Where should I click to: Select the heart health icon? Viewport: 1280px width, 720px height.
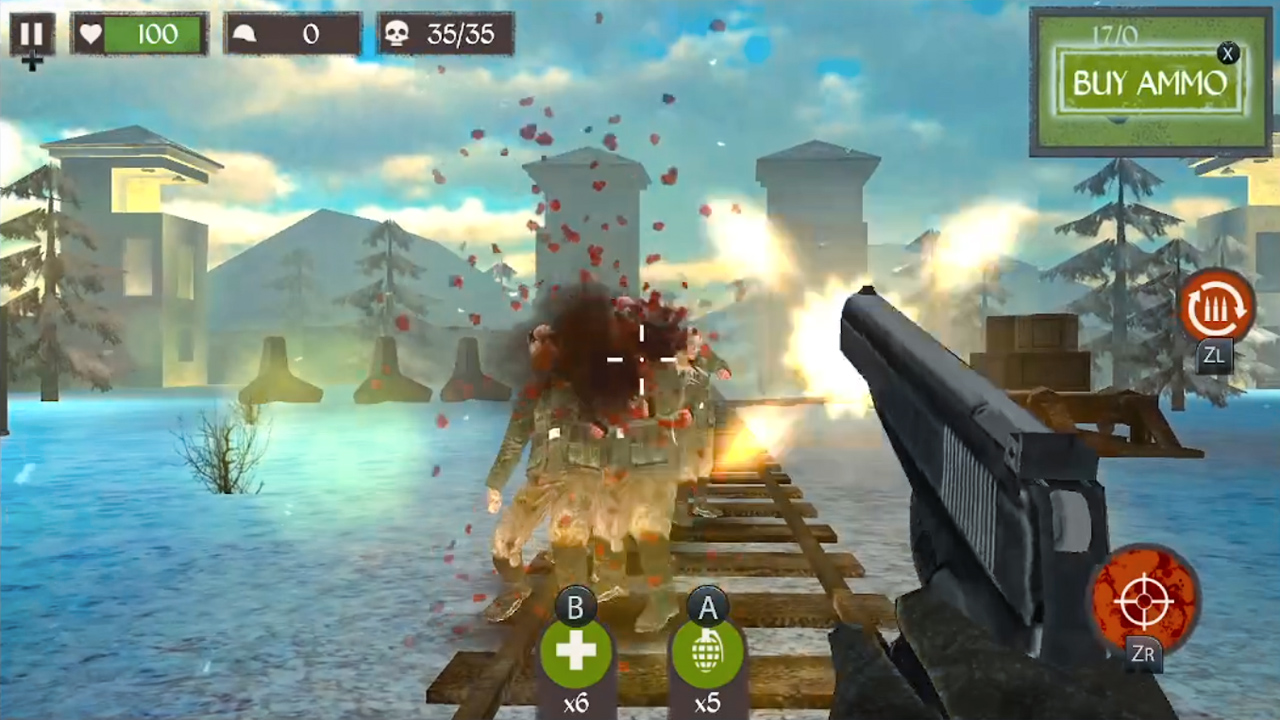(x=91, y=34)
